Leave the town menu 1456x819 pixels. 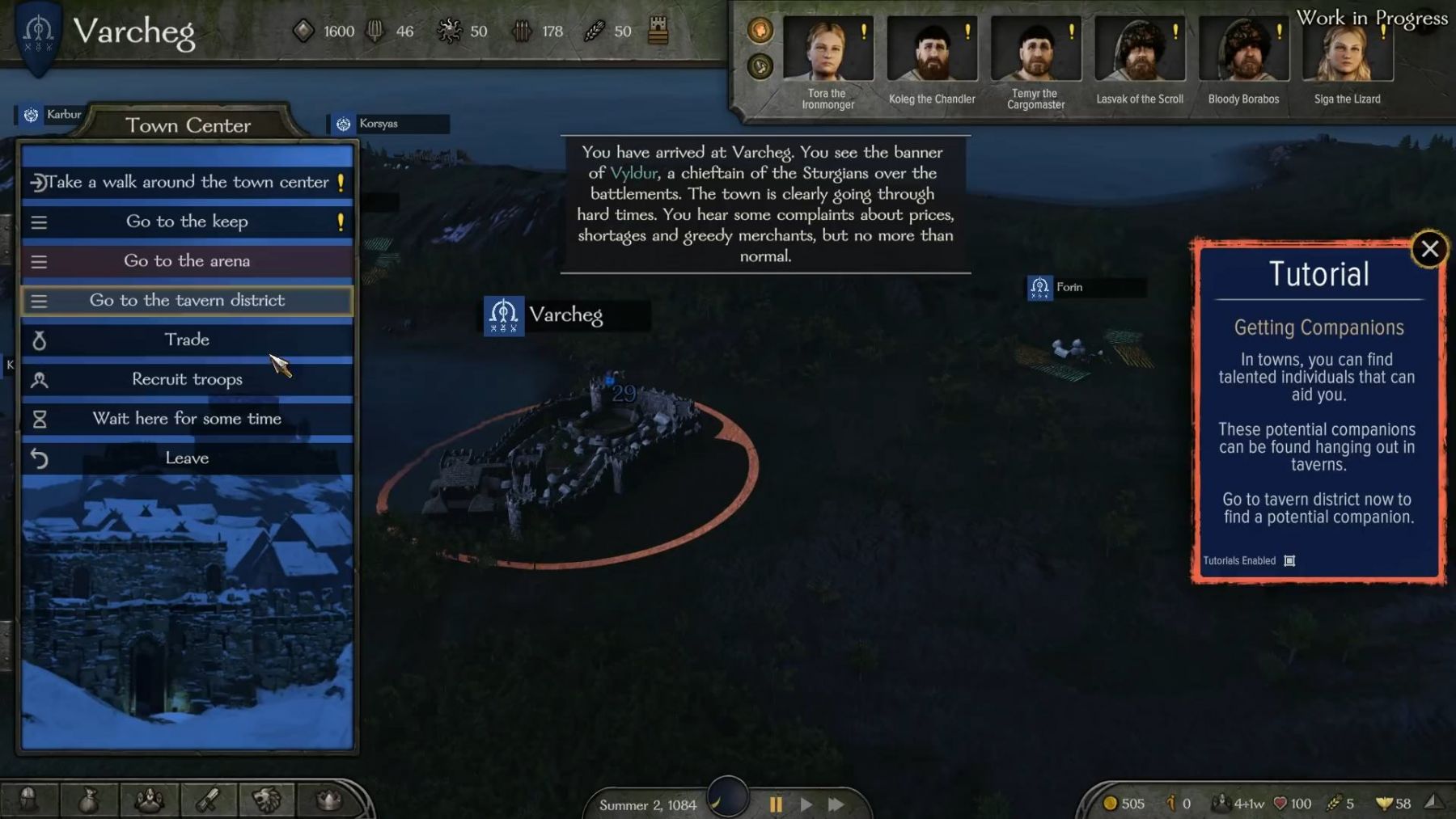pos(187,458)
